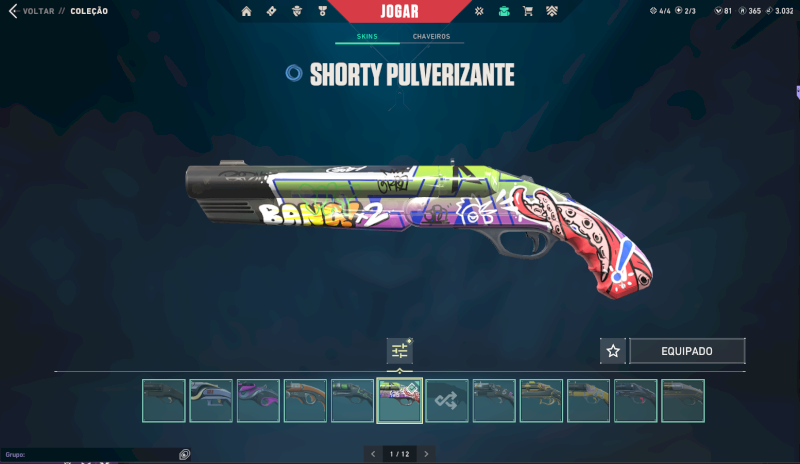Open the store shopping cart icon
This screenshot has height=464, width=800.
[527, 11]
